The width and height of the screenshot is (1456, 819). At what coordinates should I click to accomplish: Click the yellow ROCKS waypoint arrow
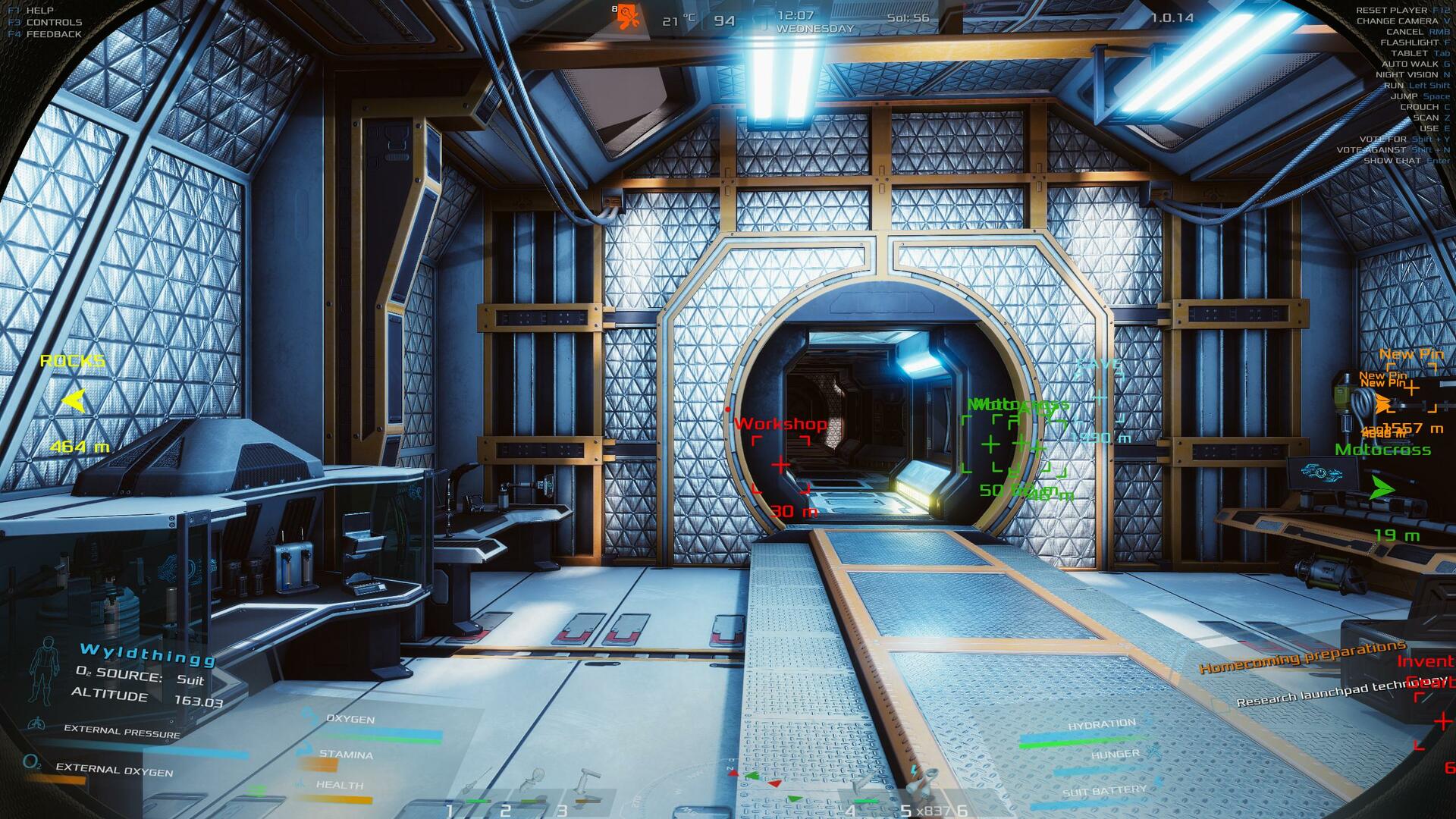click(x=74, y=400)
